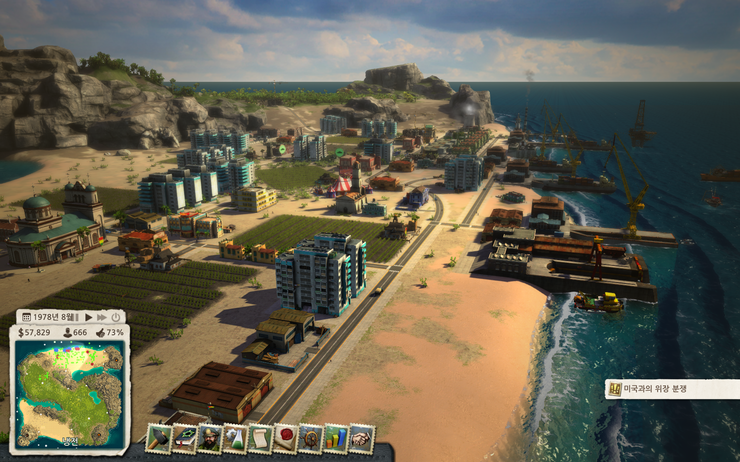The height and width of the screenshot is (462, 740).
Task: Open the build menu hammer icon
Action: coord(160,438)
